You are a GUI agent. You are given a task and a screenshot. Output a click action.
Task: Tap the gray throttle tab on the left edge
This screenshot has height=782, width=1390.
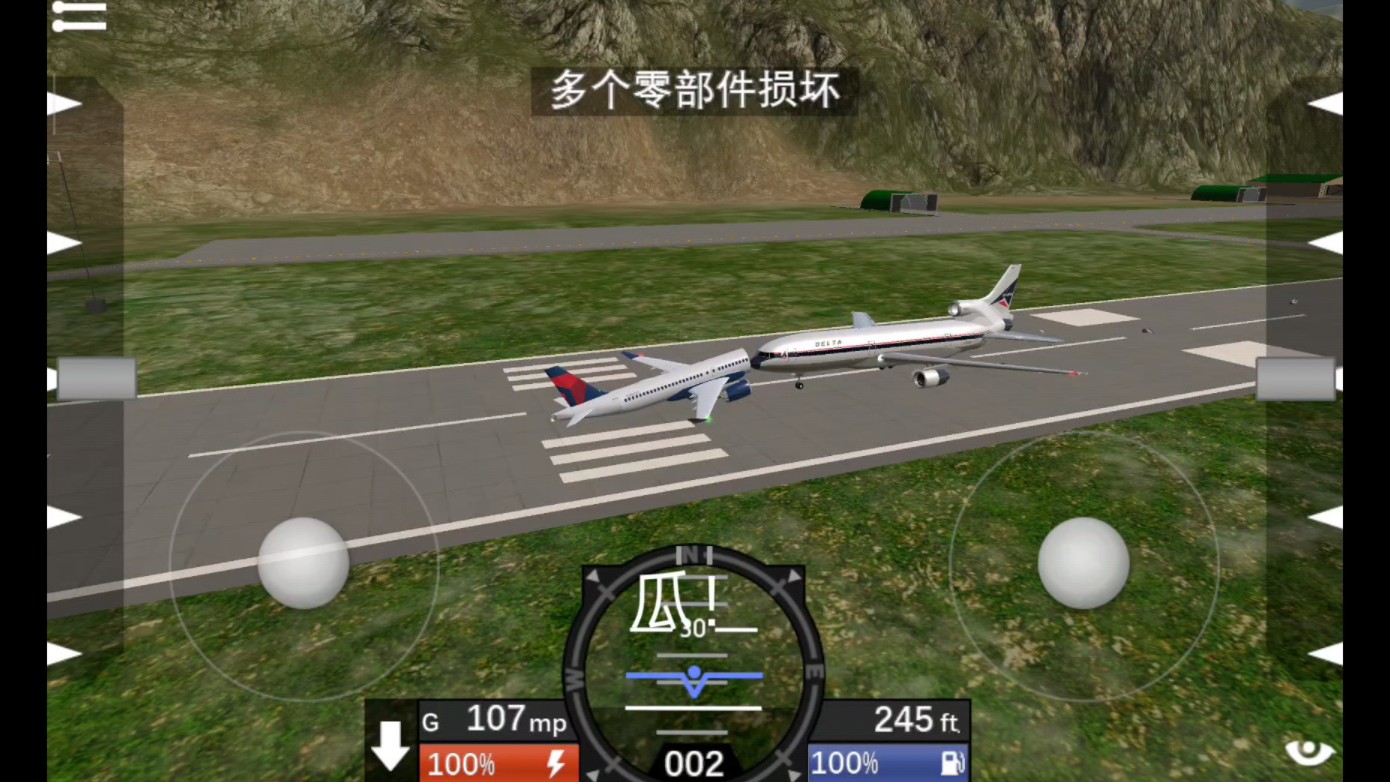(97, 380)
